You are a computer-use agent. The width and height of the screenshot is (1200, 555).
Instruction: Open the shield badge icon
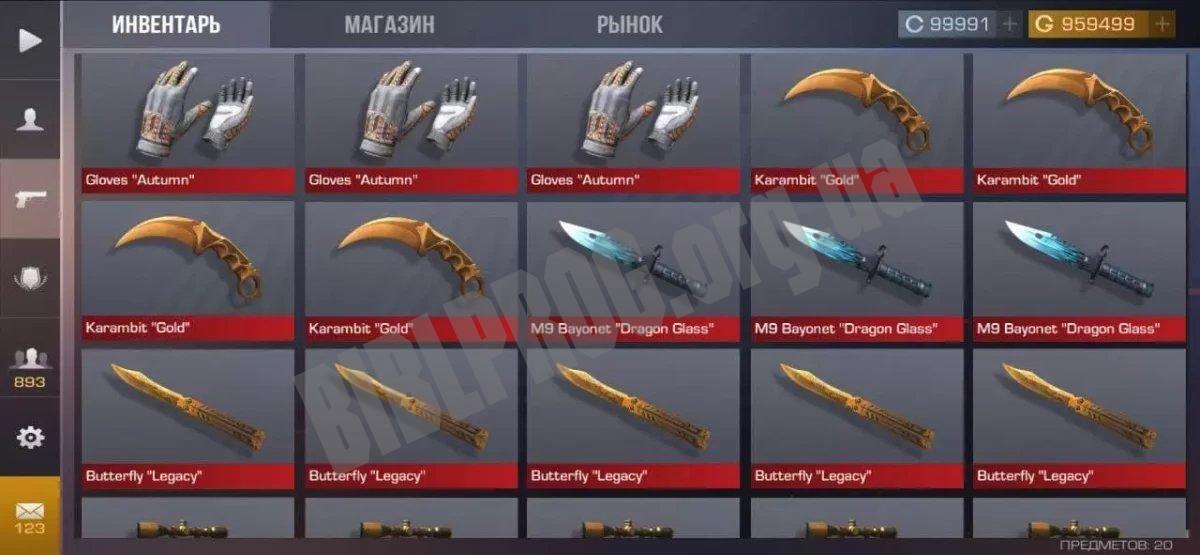coord(30,278)
